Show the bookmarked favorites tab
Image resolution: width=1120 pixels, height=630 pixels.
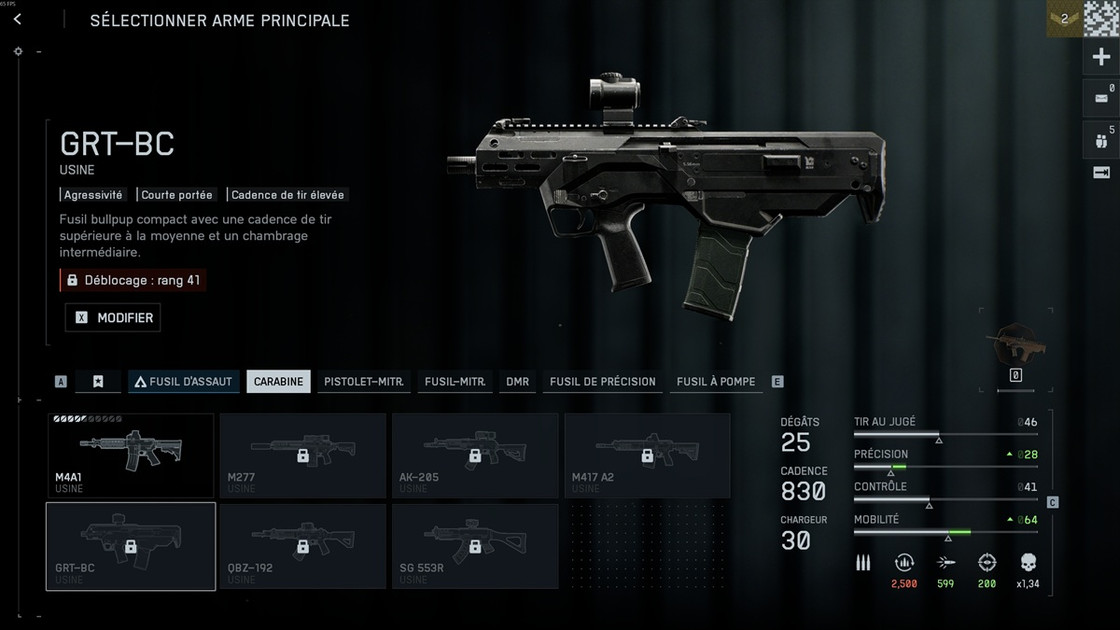(98, 382)
